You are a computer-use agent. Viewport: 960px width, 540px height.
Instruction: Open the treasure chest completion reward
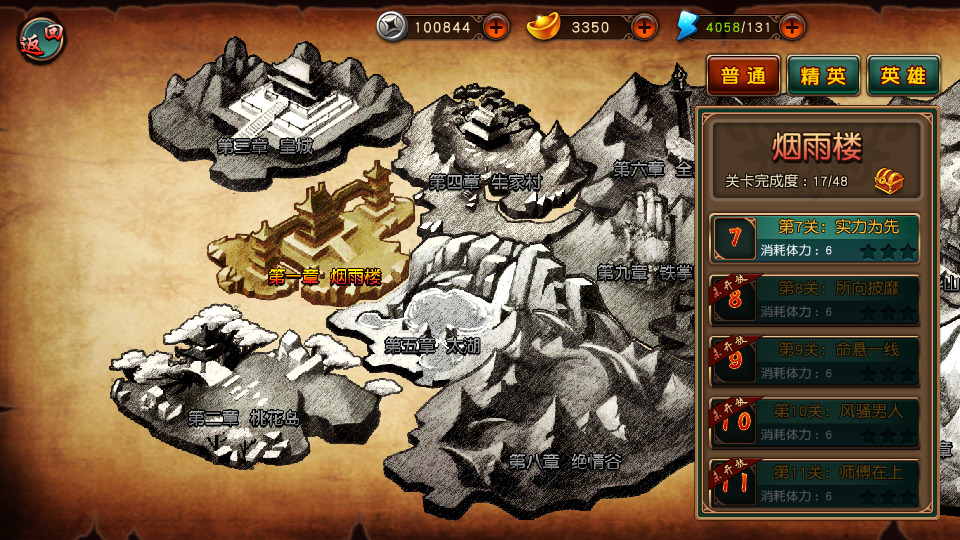[889, 181]
